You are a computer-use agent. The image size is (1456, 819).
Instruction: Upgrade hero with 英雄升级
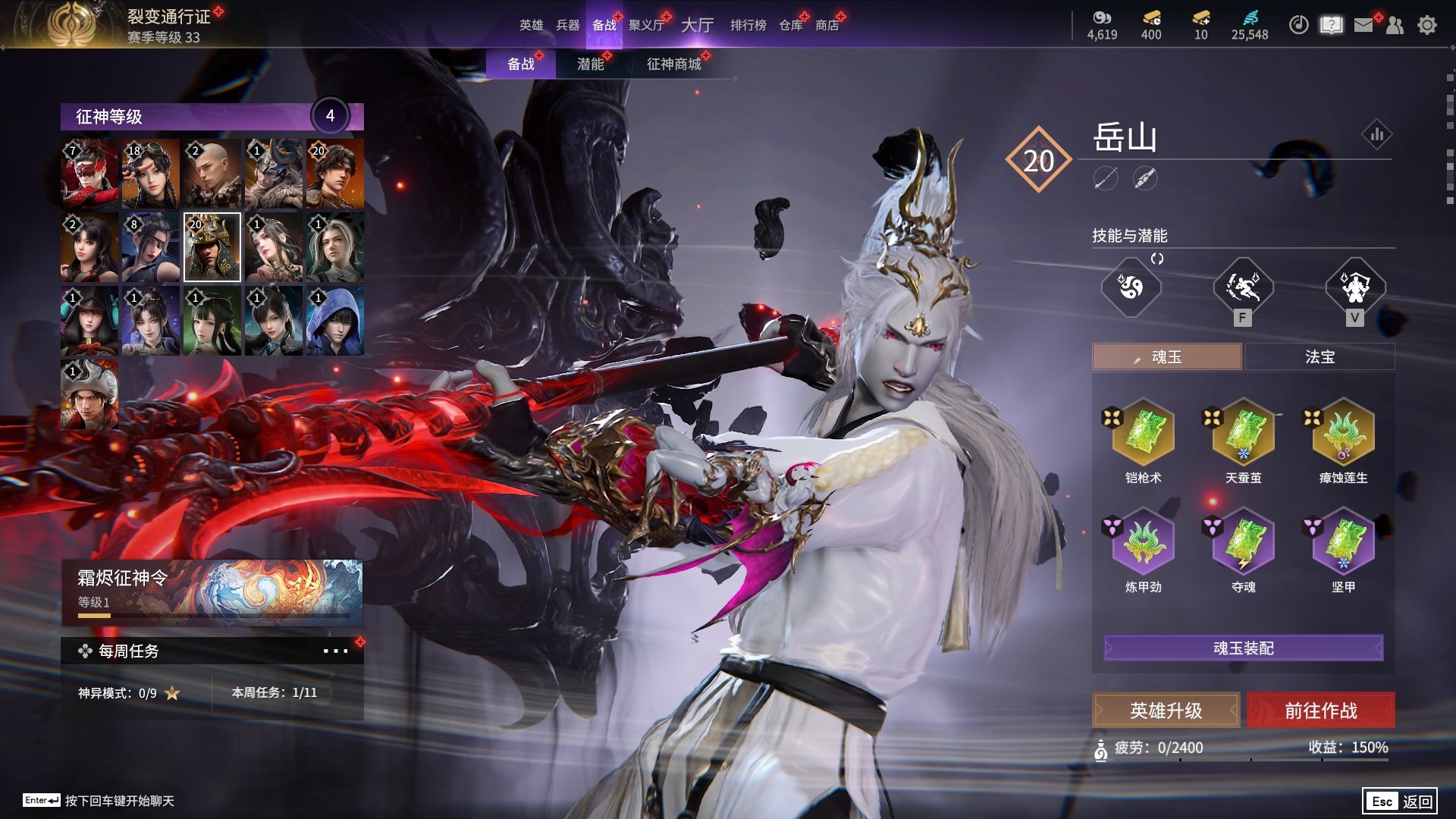pos(1166,711)
